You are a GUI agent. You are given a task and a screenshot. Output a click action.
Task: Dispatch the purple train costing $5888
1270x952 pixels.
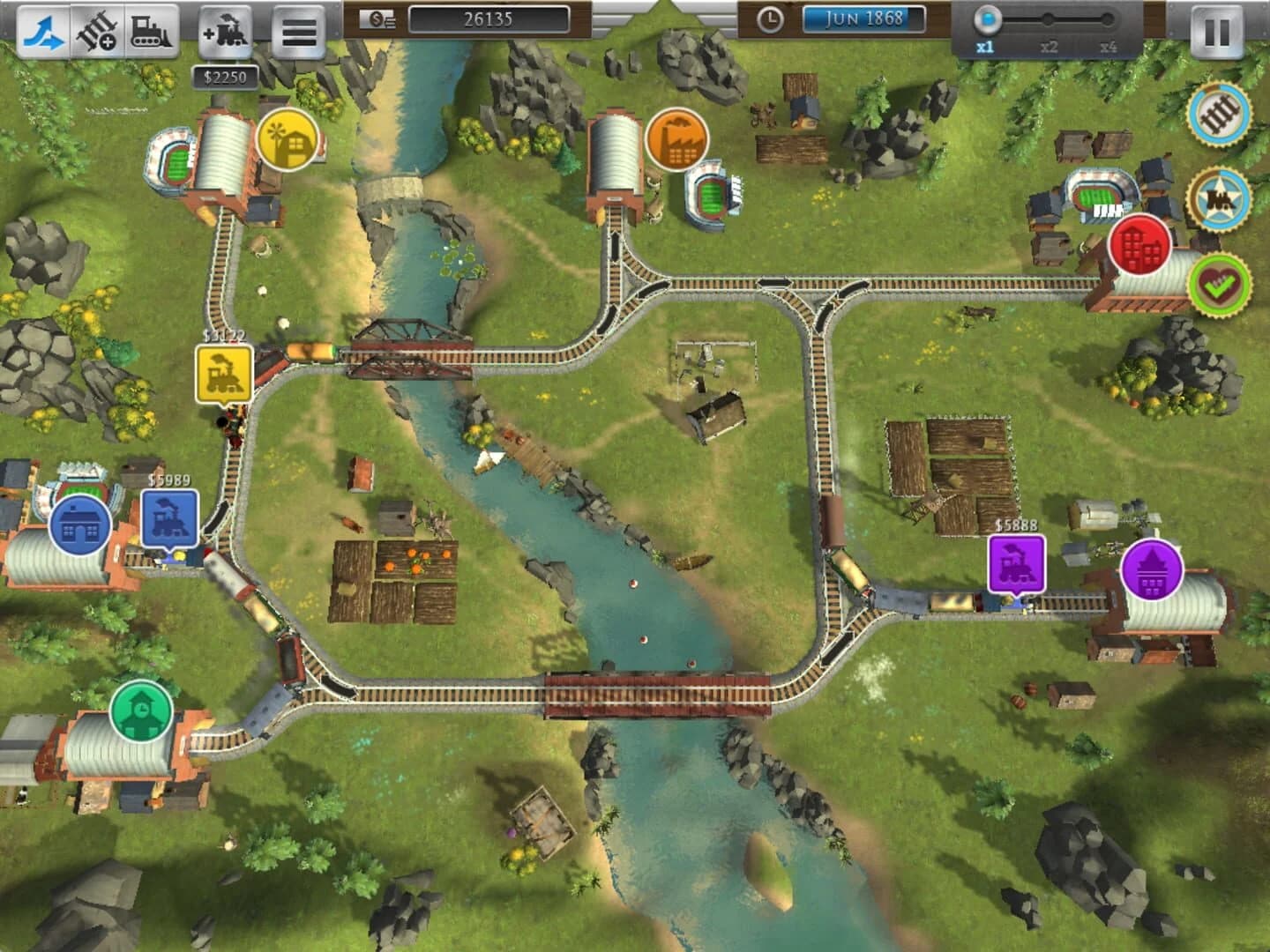pos(1014,562)
